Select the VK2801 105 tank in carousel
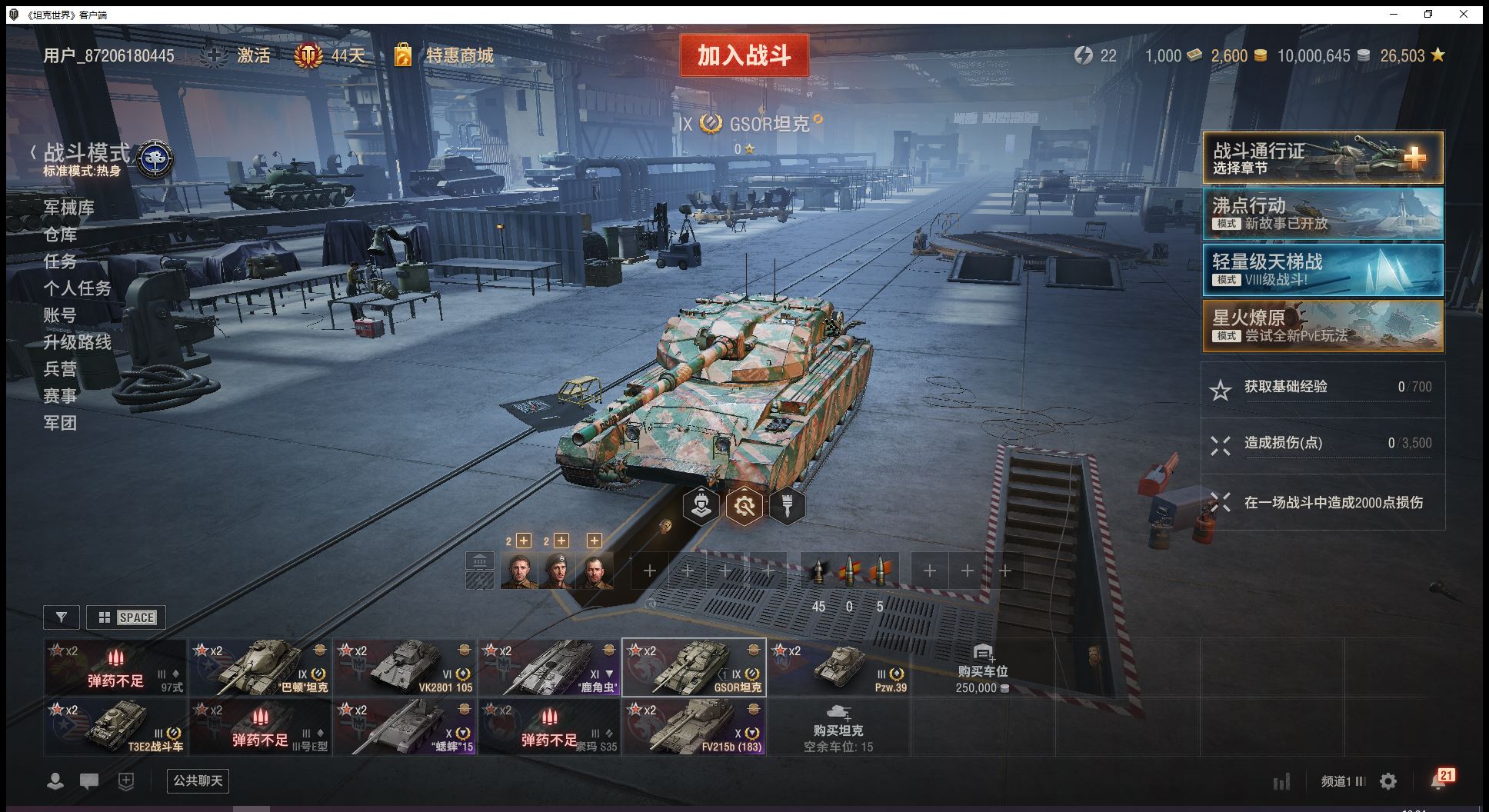 coord(405,667)
